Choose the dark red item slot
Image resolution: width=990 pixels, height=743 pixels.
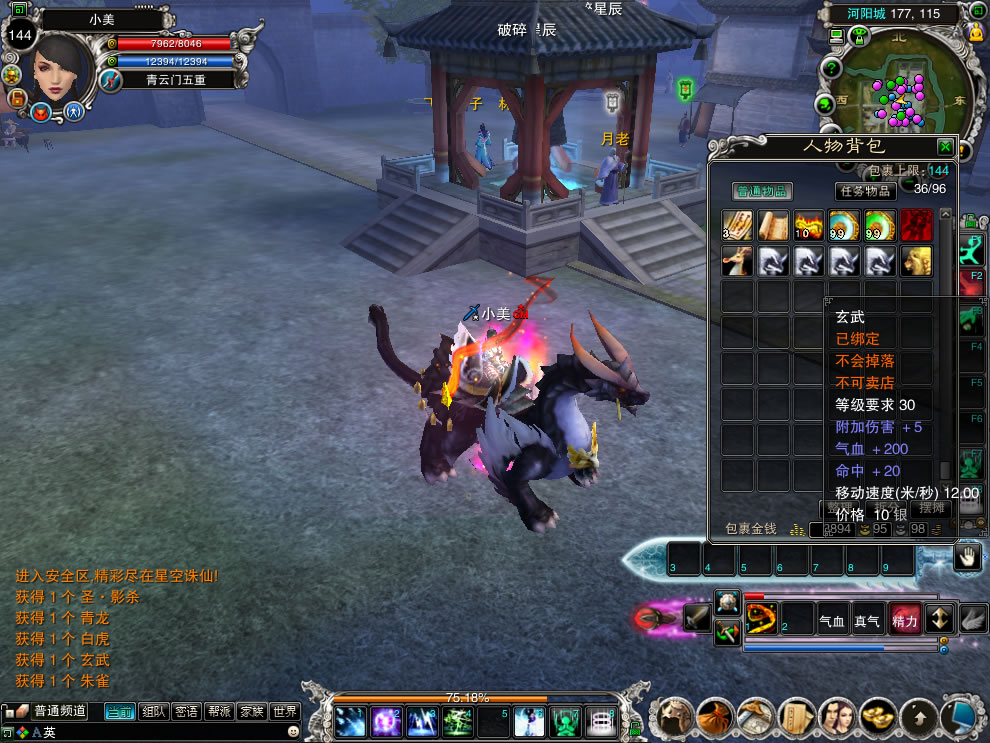click(915, 226)
